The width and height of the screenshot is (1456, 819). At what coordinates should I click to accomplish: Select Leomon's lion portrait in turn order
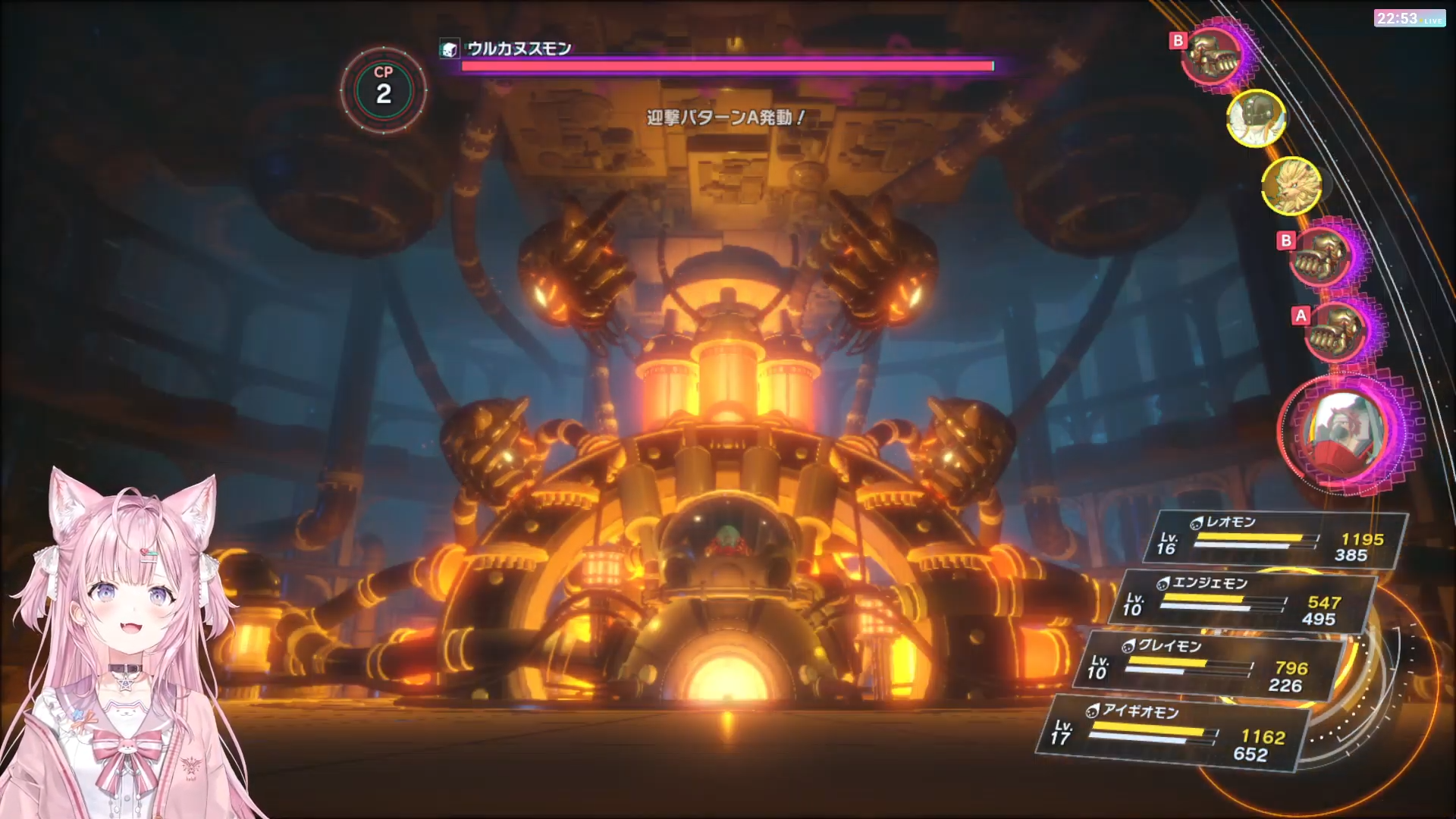[x=1291, y=184]
